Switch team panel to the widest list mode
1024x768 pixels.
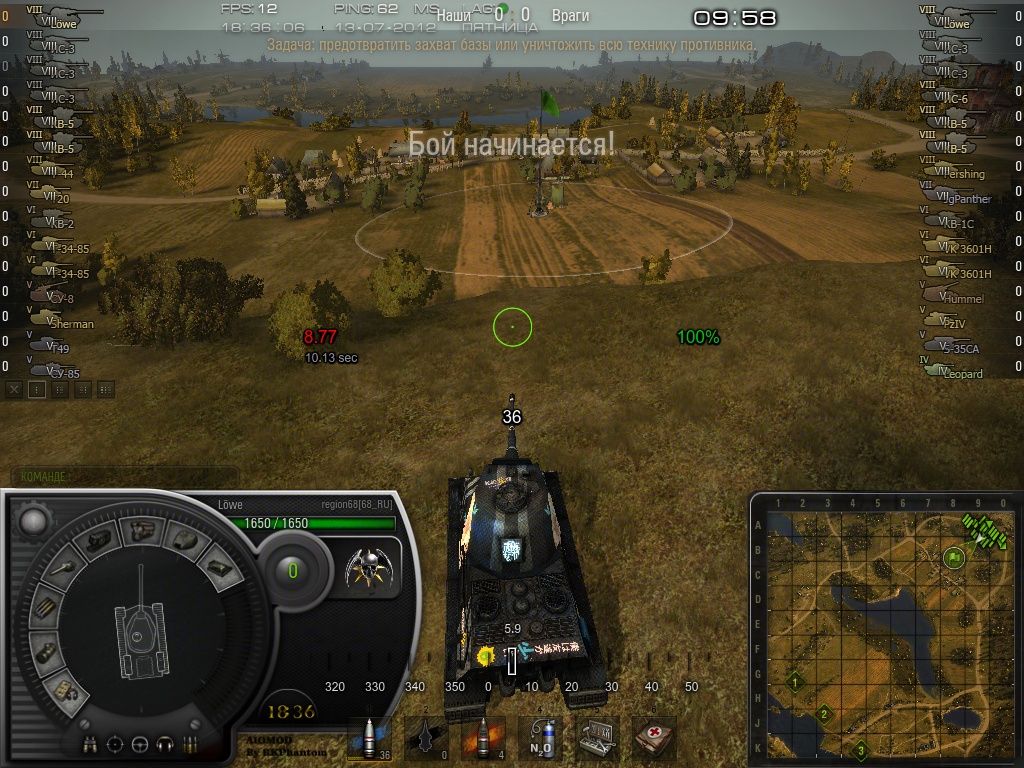coord(106,390)
